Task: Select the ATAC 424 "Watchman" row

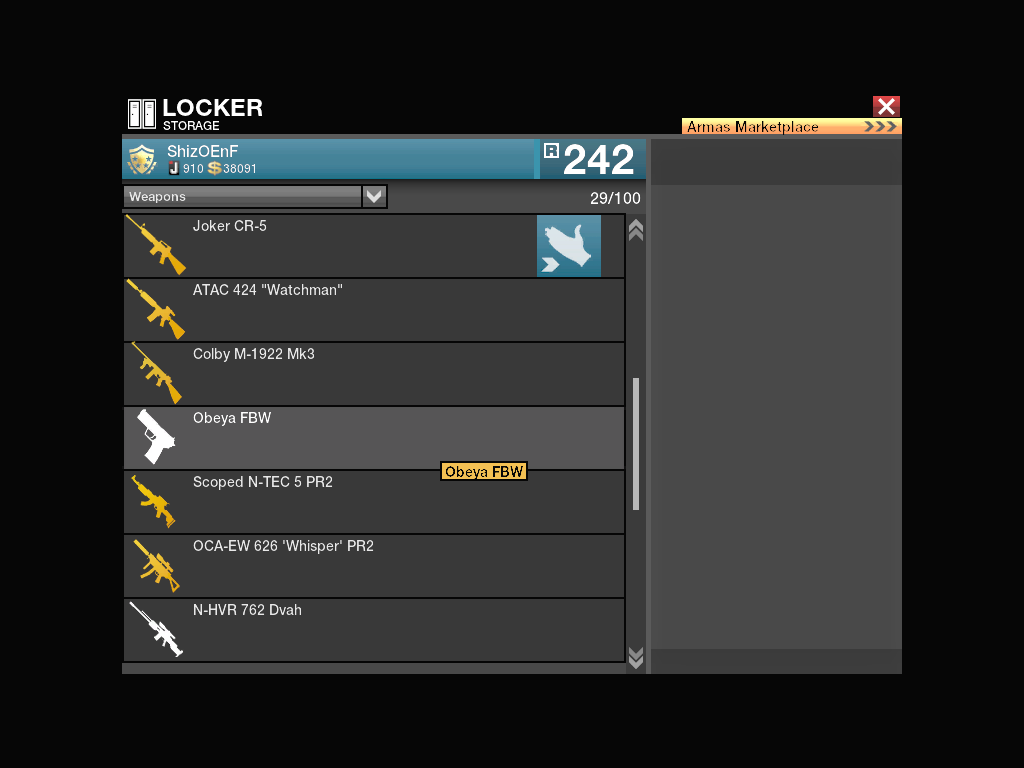Action: point(374,310)
